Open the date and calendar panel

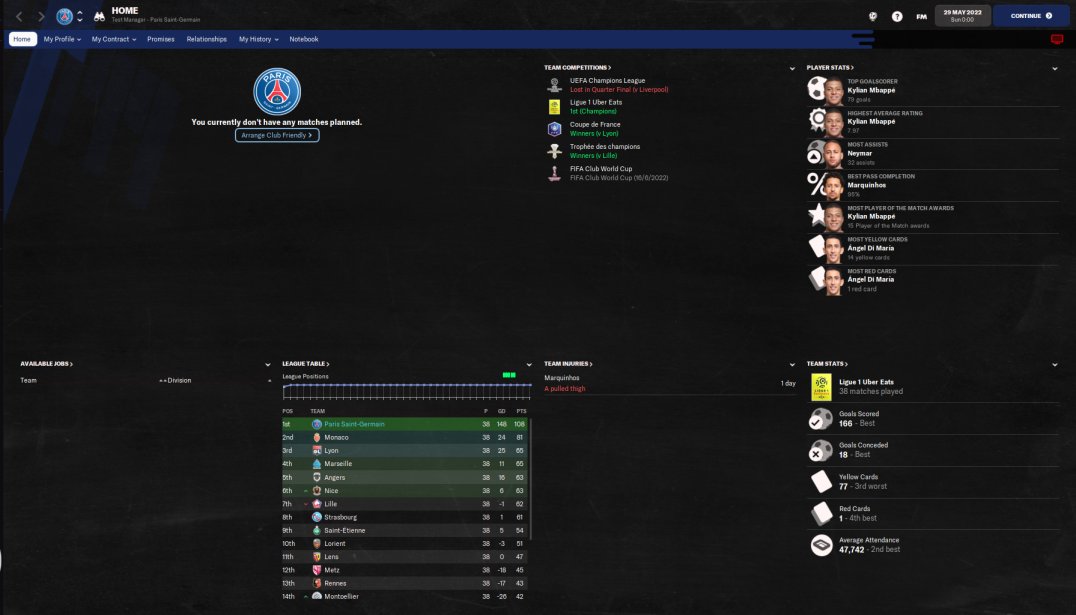click(963, 15)
